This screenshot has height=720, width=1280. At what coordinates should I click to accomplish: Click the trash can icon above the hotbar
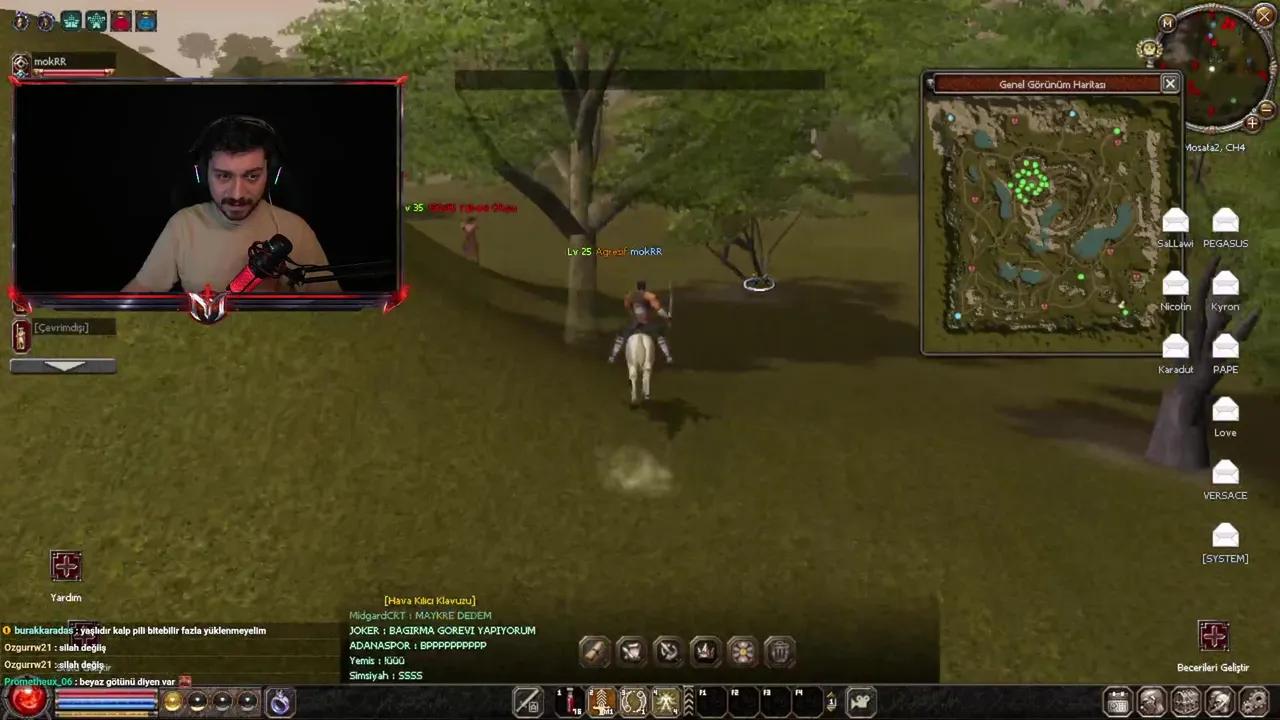coord(780,651)
